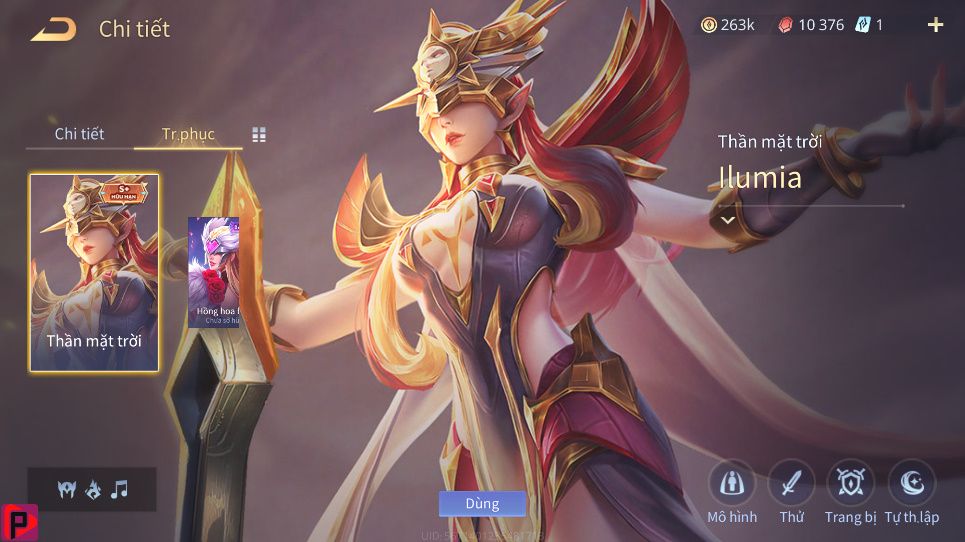Viewport: 965px width, 542px height.
Task: Toggle the skin grid view icon
Action: click(x=259, y=135)
